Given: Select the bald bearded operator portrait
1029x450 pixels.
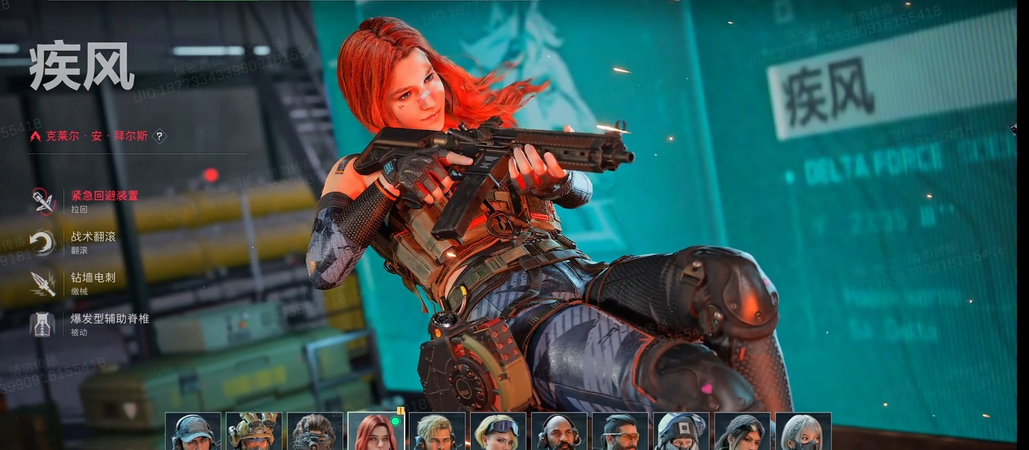Looking at the screenshot, I should click(559, 432).
